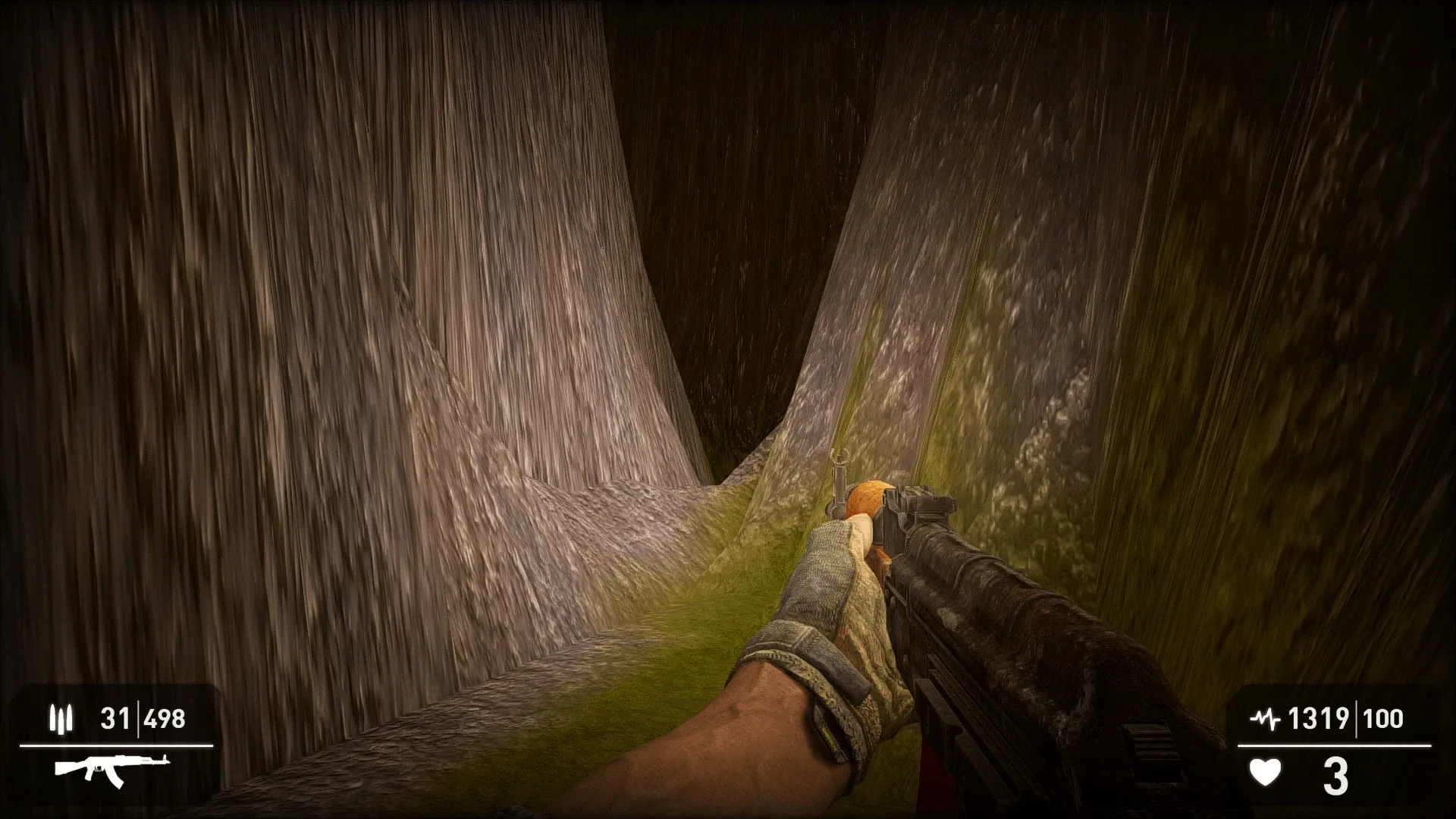Click the heartbeat score icon
1456x819 pixels.
1266,717
